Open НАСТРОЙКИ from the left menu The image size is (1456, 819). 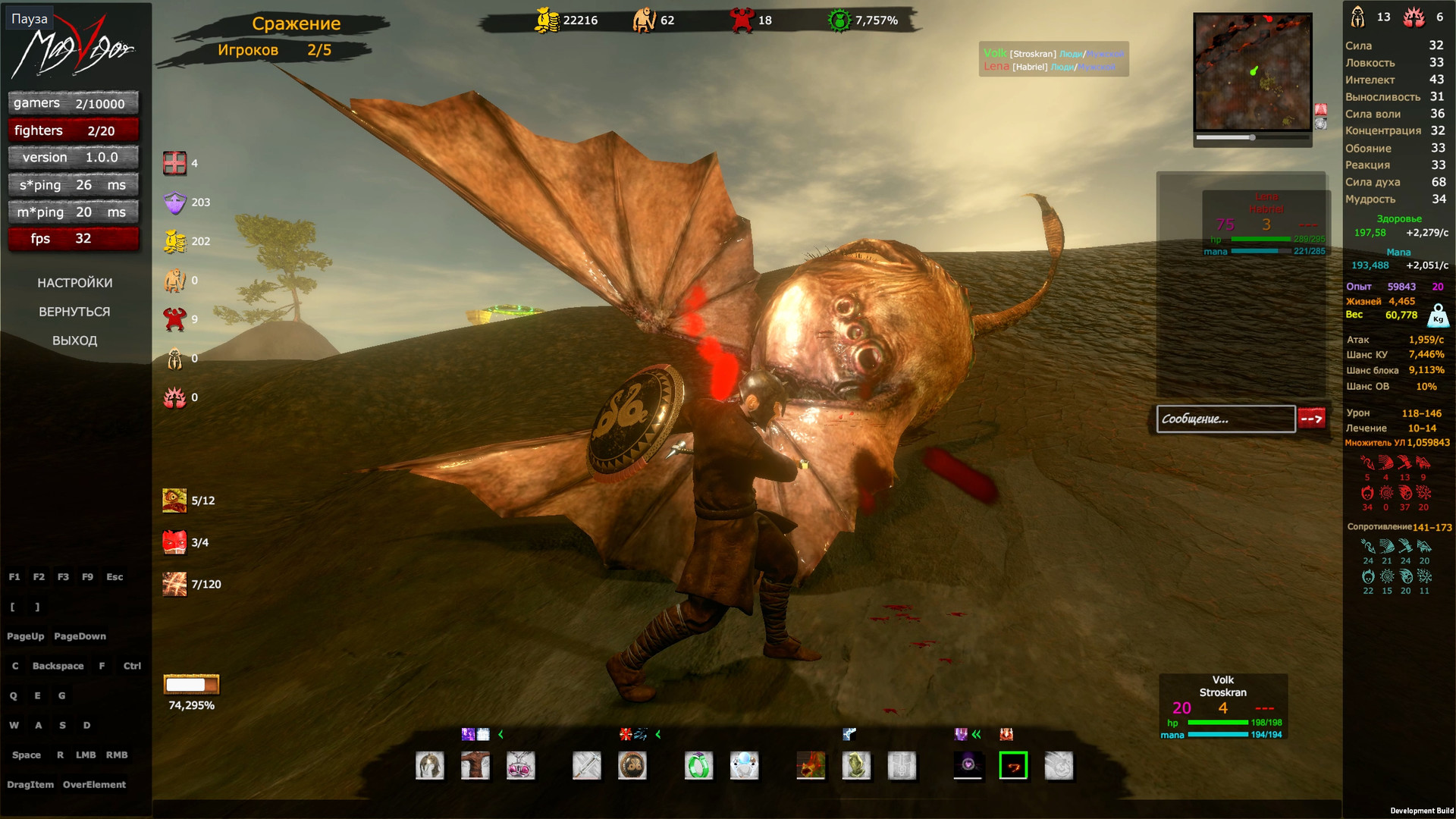(75, 282)
